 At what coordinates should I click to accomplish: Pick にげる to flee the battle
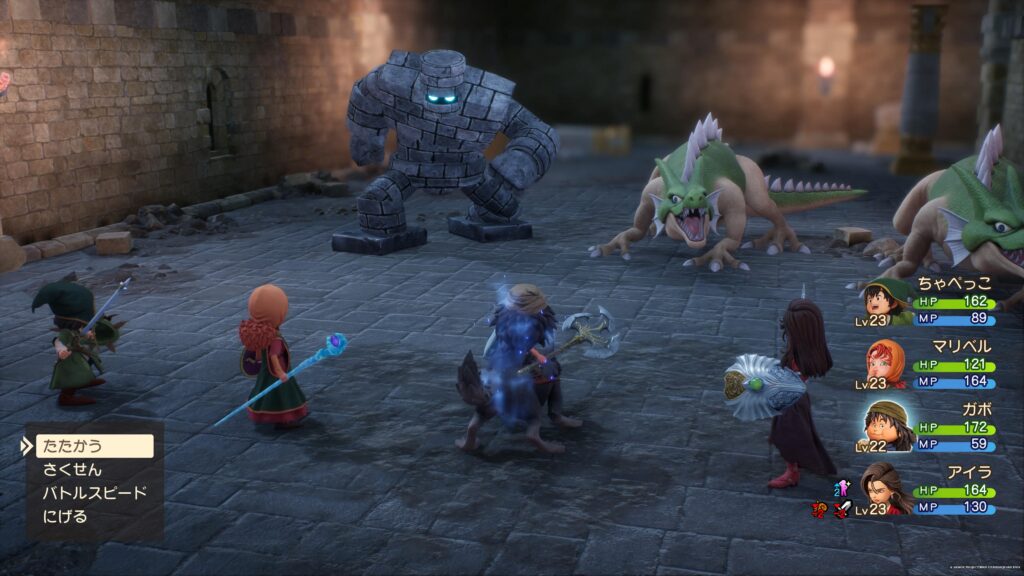pos(65,517)
